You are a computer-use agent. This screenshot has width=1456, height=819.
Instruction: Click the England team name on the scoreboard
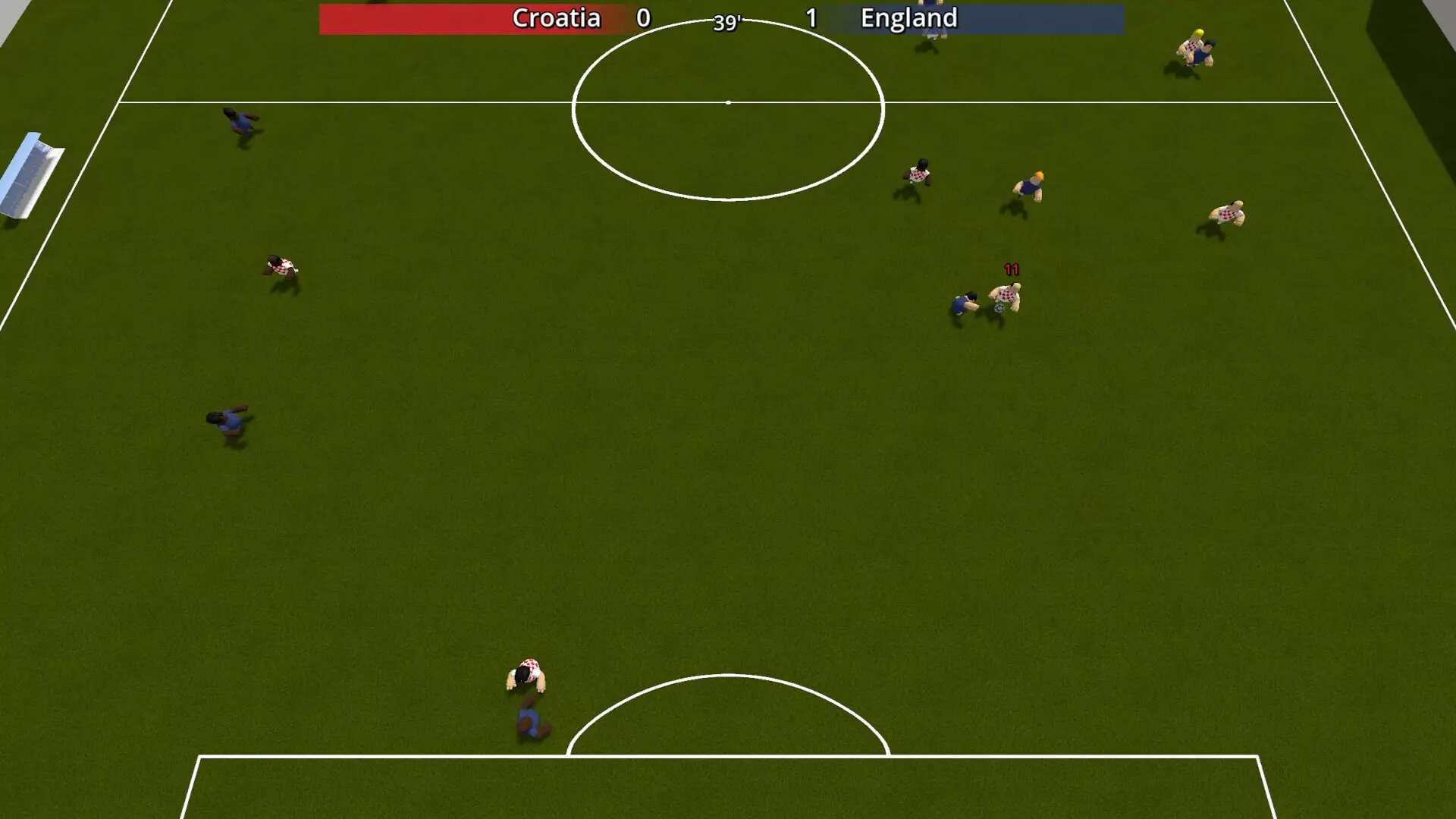(908, 18)
